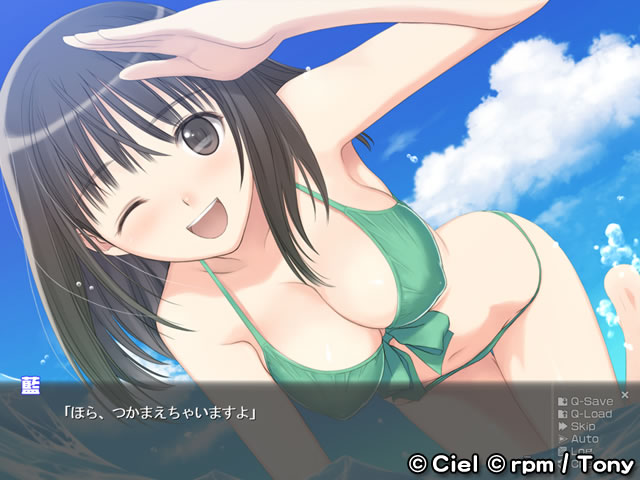640x480 pixels.
Task: Close the dialogue window with the X
Action: [x=625, y=395]
